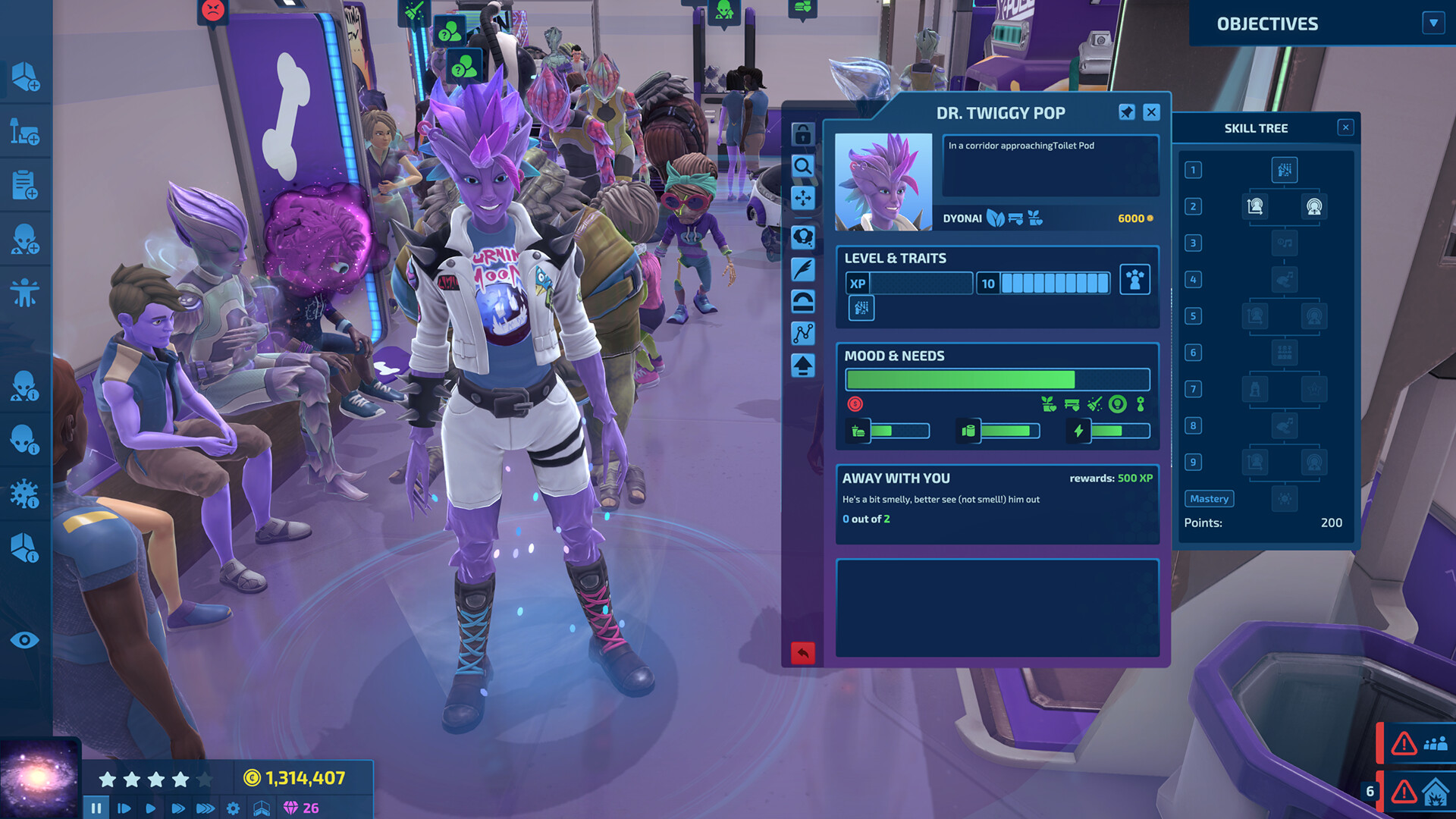Screen dimensions: 1456x819
Task: Open game settings with the gear icon
Action: click(233, 808)
